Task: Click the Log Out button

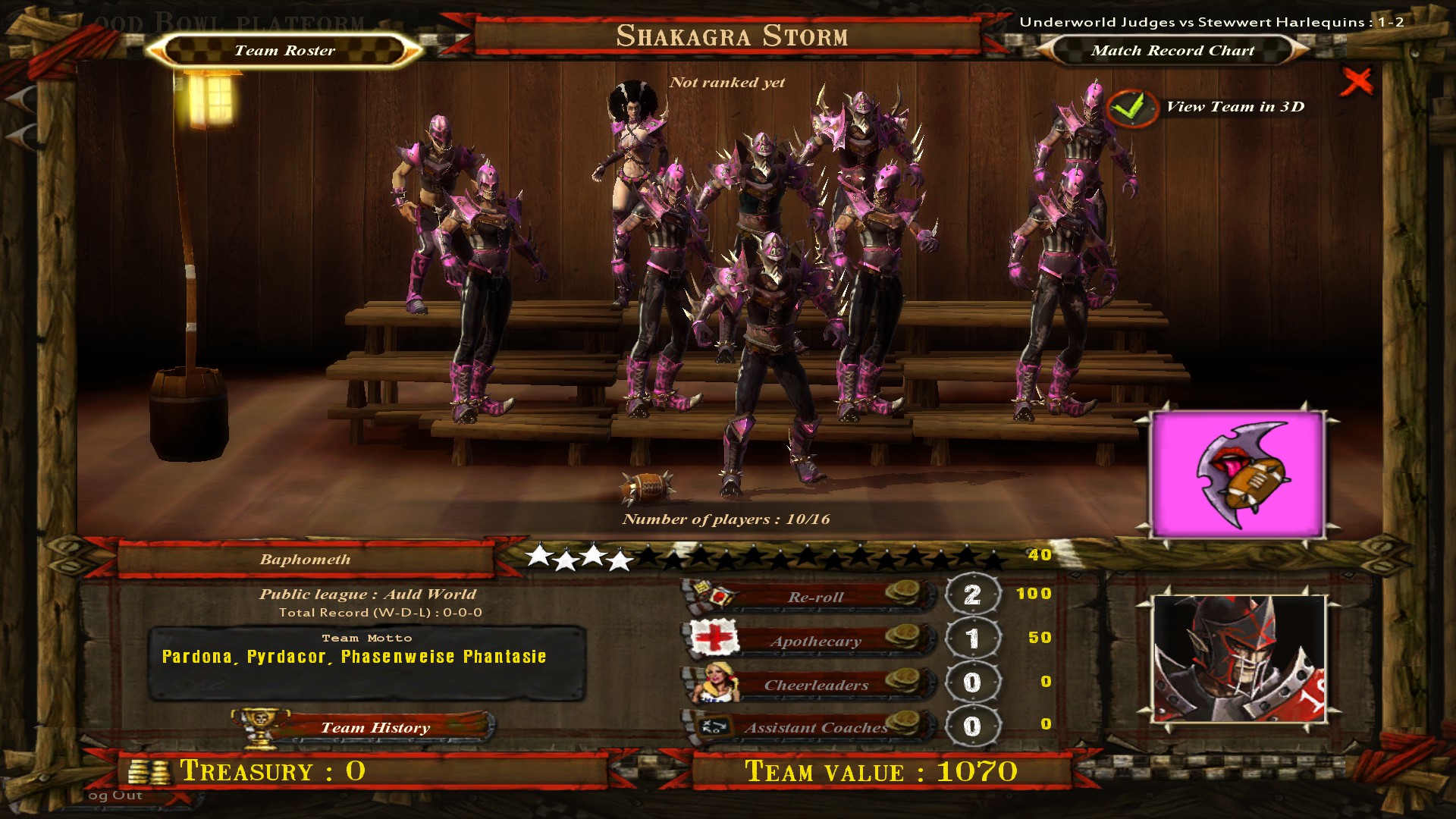Action: pyautogui.click(x=115, y=795)
